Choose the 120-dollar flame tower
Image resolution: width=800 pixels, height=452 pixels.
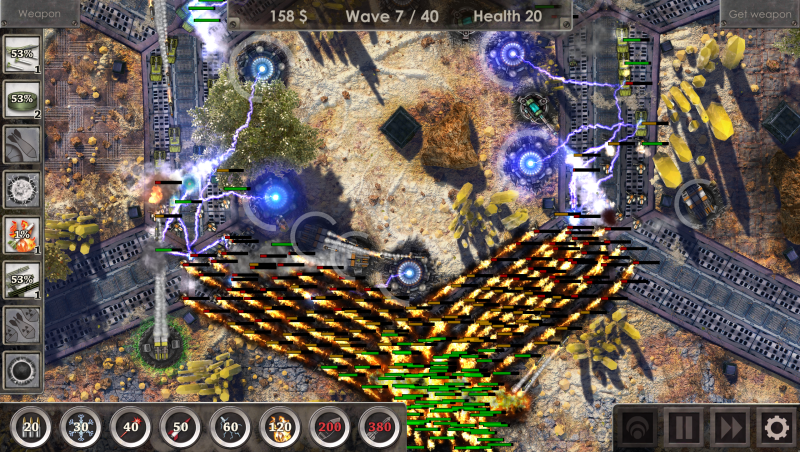tap(280, 428)
